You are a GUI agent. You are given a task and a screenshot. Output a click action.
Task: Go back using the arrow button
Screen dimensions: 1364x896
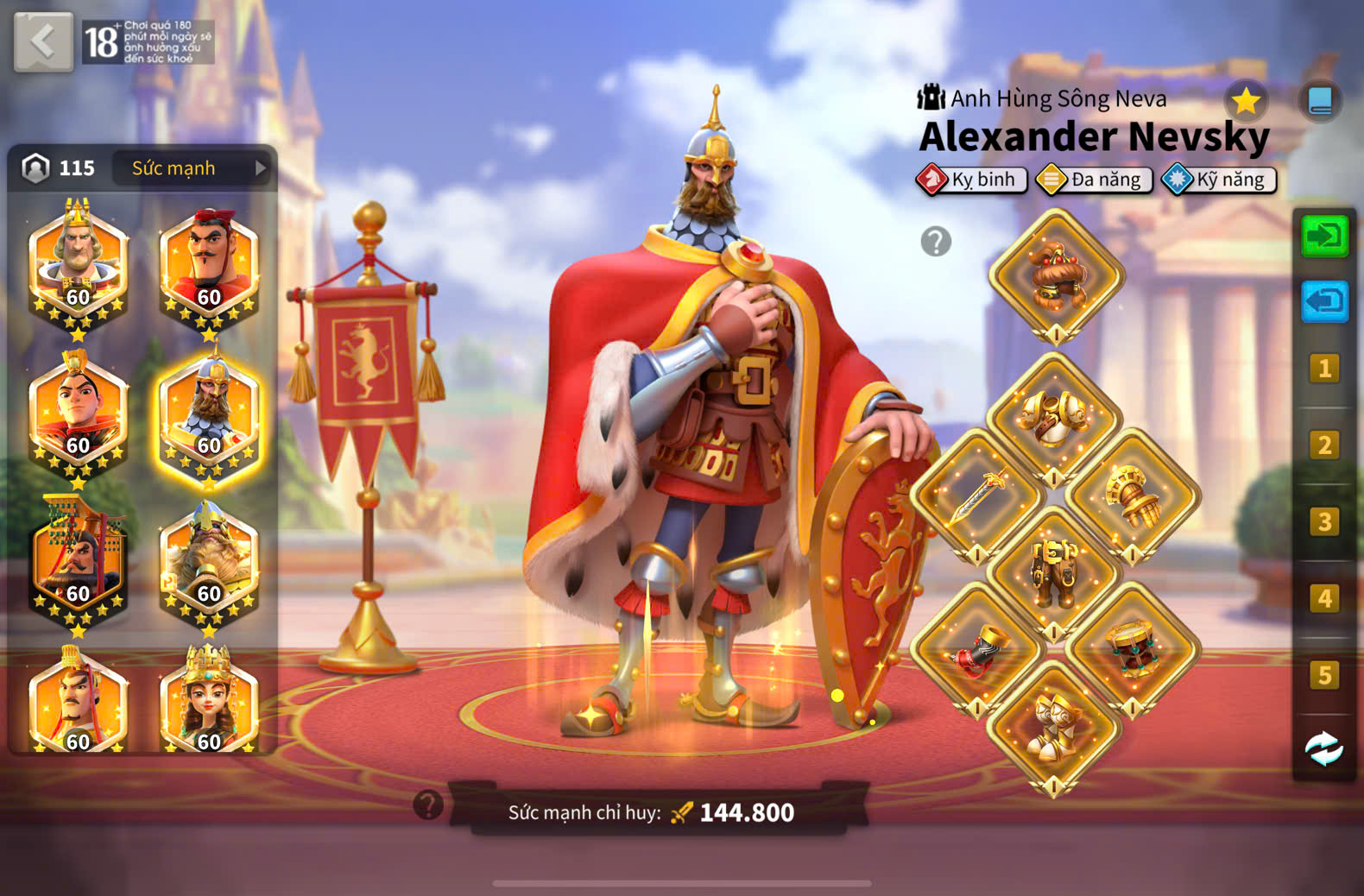point(43,41)
